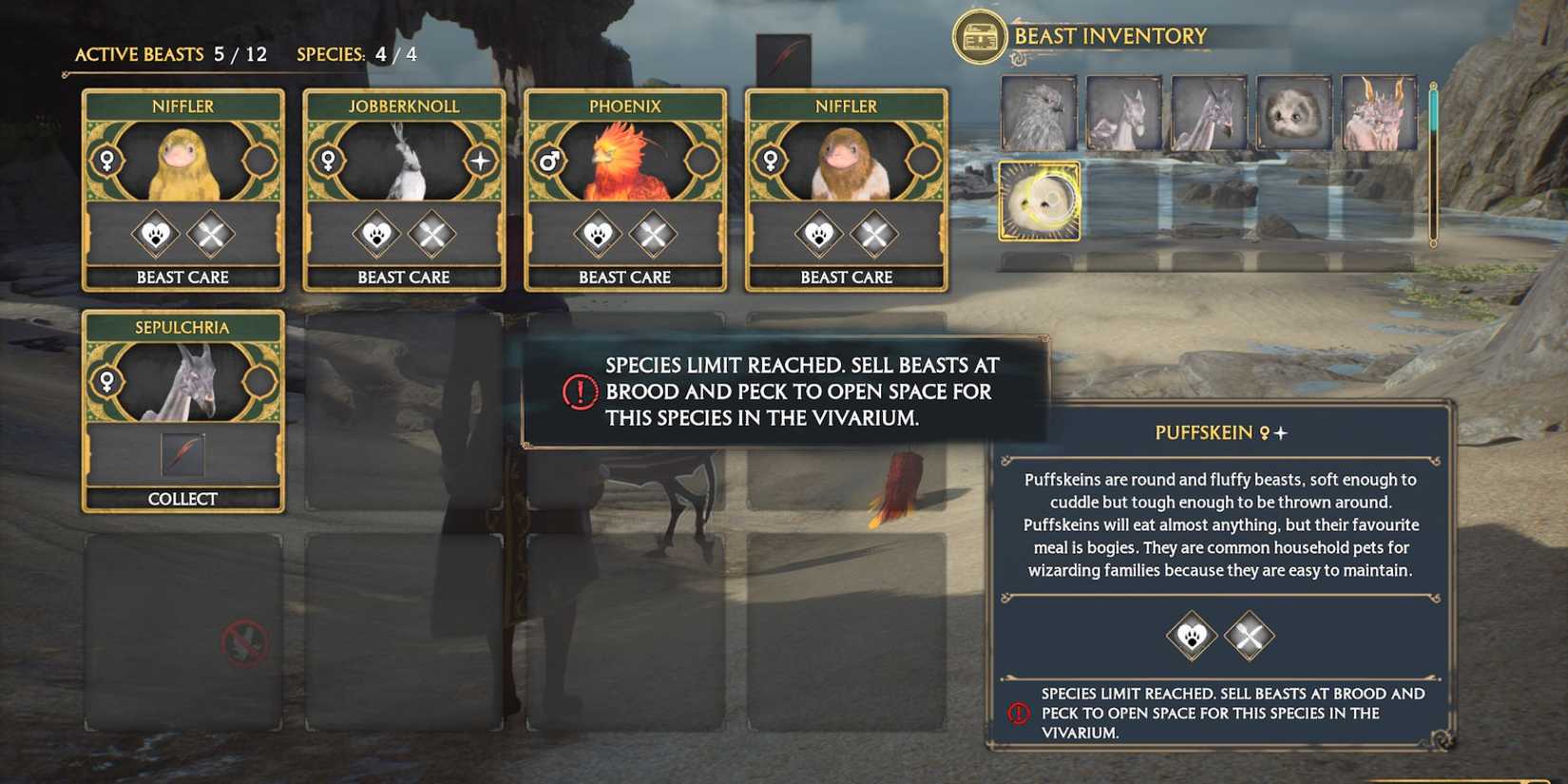The height and width of the screenshot is (784, 1568).
Task: Toggle the Jobberknoll's star status marker
Action: pyautogui.click(x=480, y=162)
